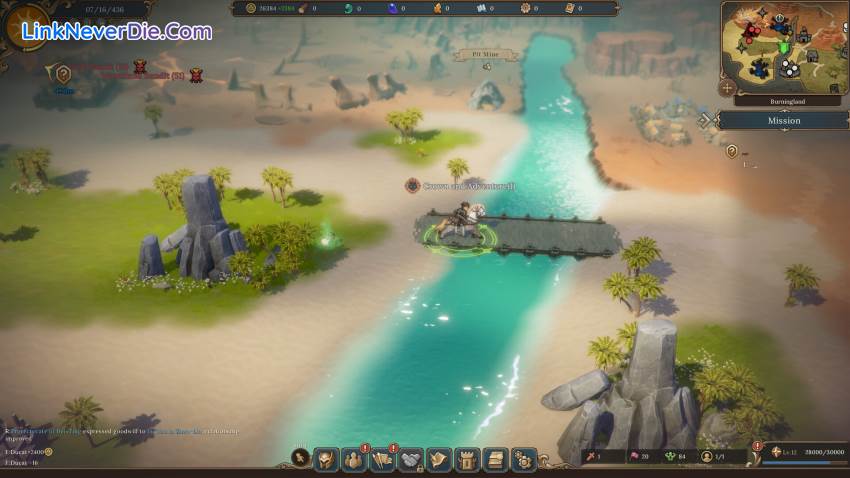Open the helmet hero menu

coord(326,459)
